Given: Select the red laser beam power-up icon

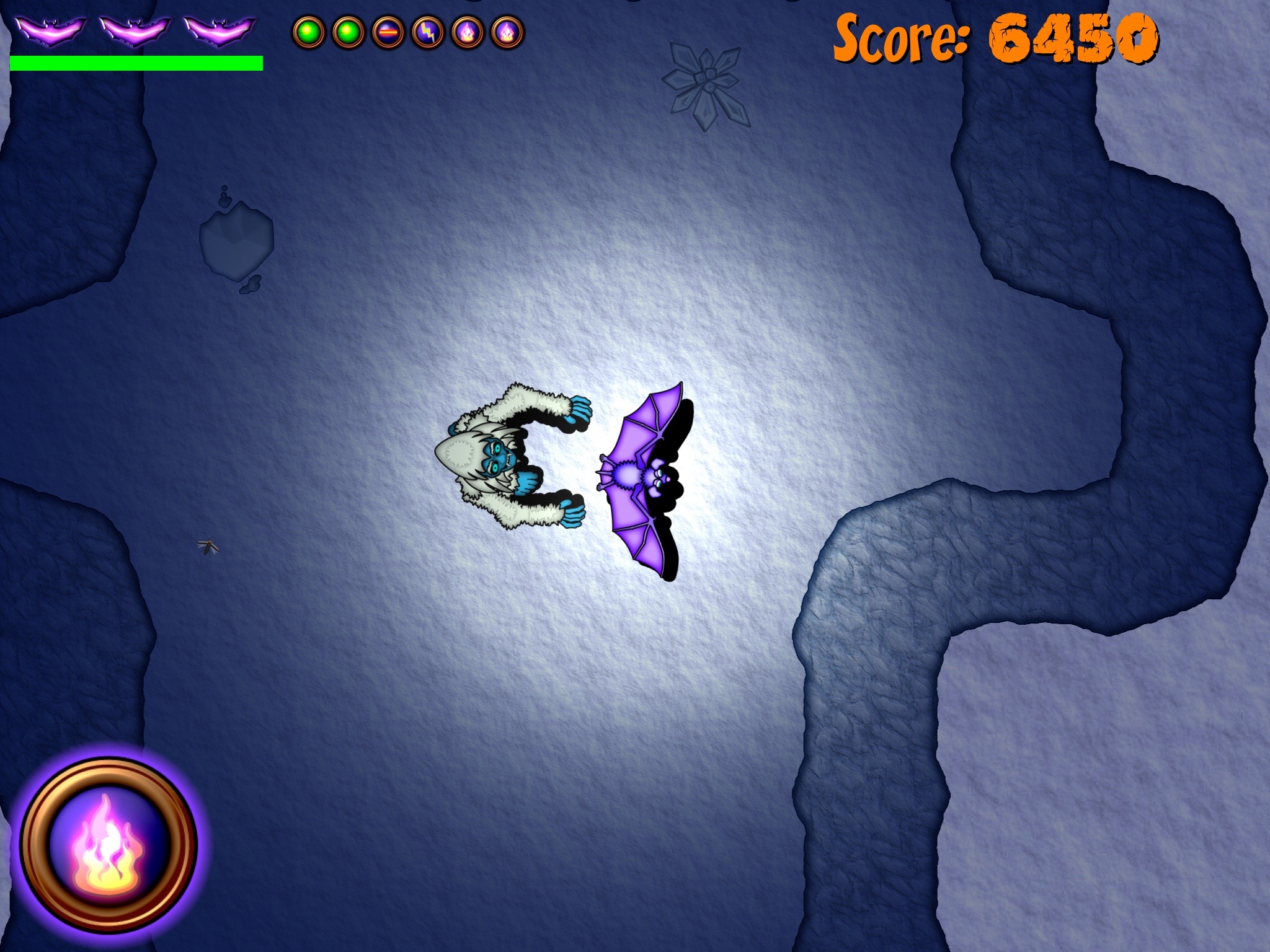Looking at the screenshot, I should pyautogui.click(x=388, y=32).
